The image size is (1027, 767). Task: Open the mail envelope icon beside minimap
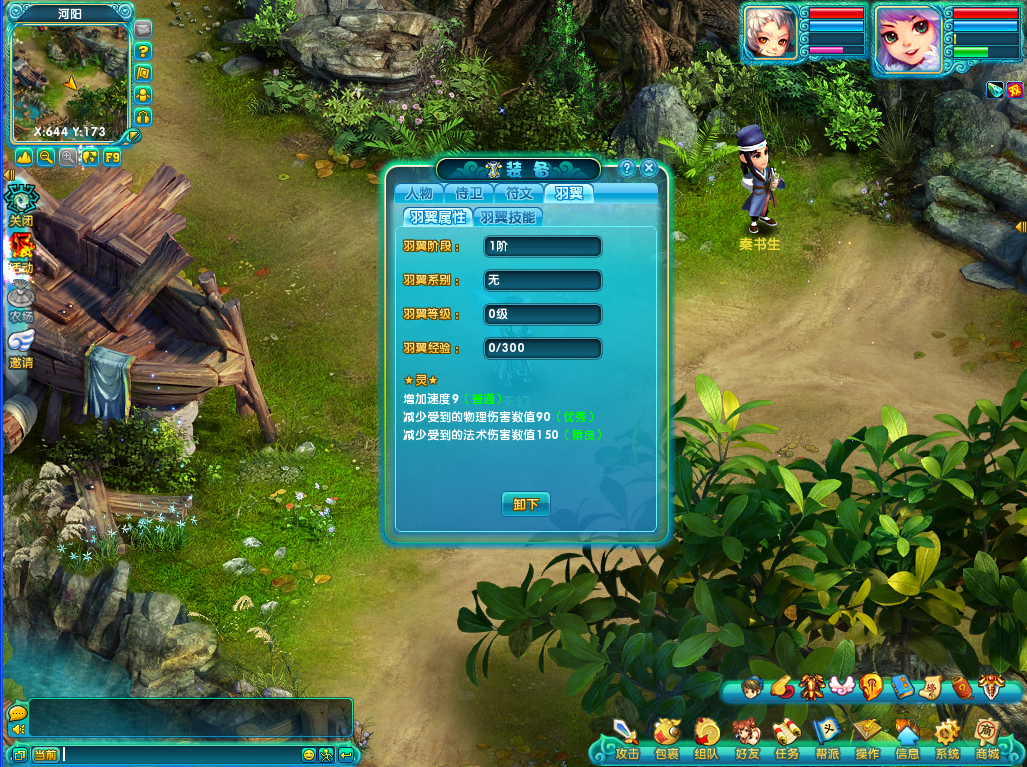point(143,28)
